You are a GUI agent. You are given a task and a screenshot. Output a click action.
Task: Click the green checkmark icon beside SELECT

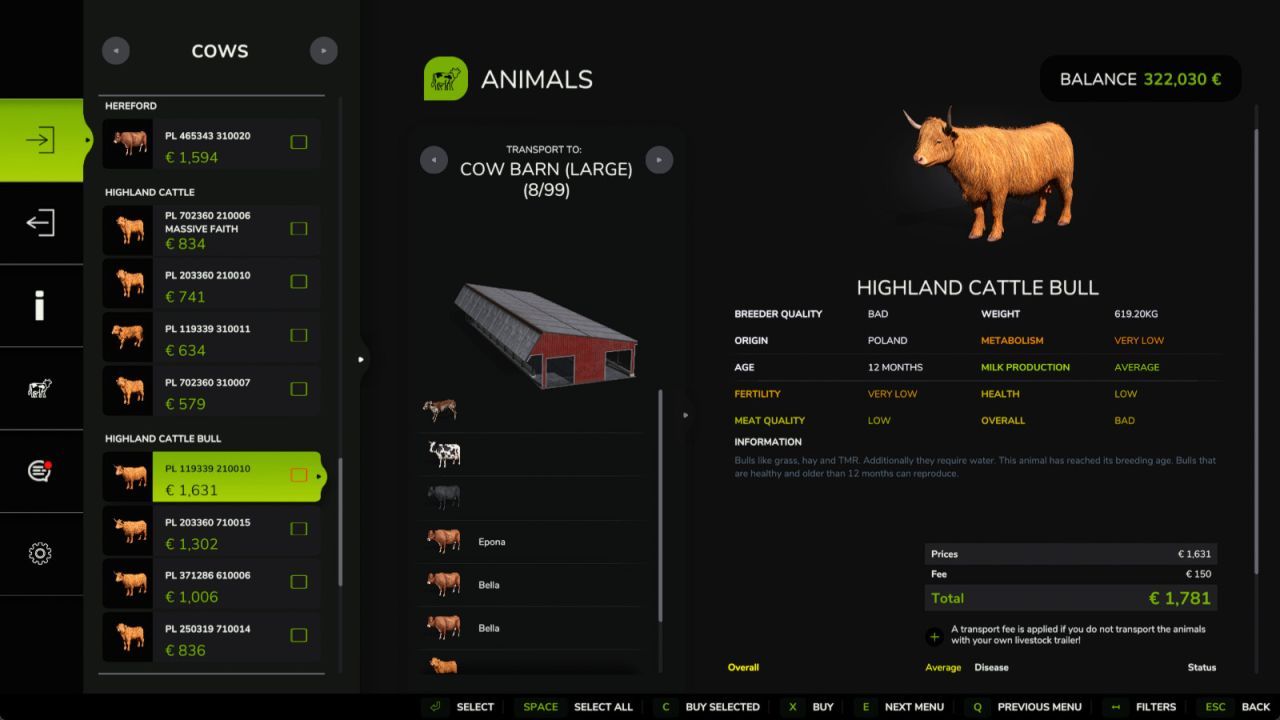434,707
